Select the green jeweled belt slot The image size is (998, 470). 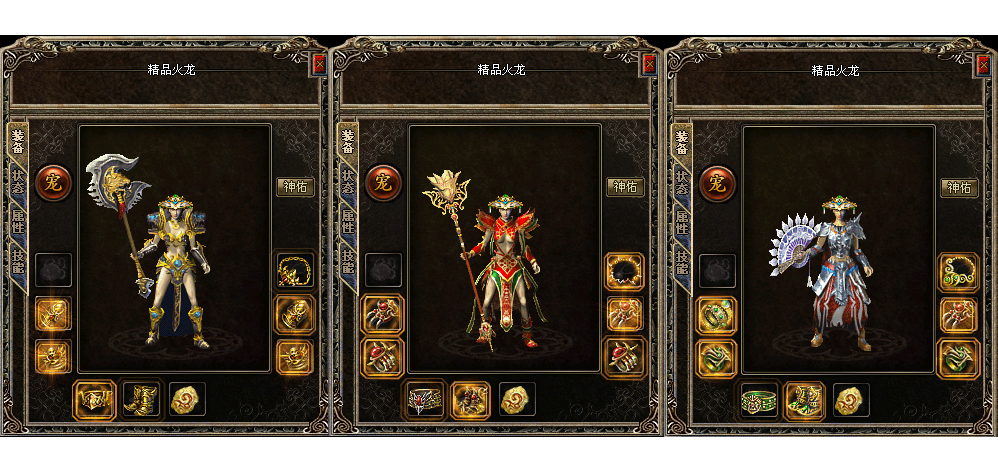[x=759, y=400]
